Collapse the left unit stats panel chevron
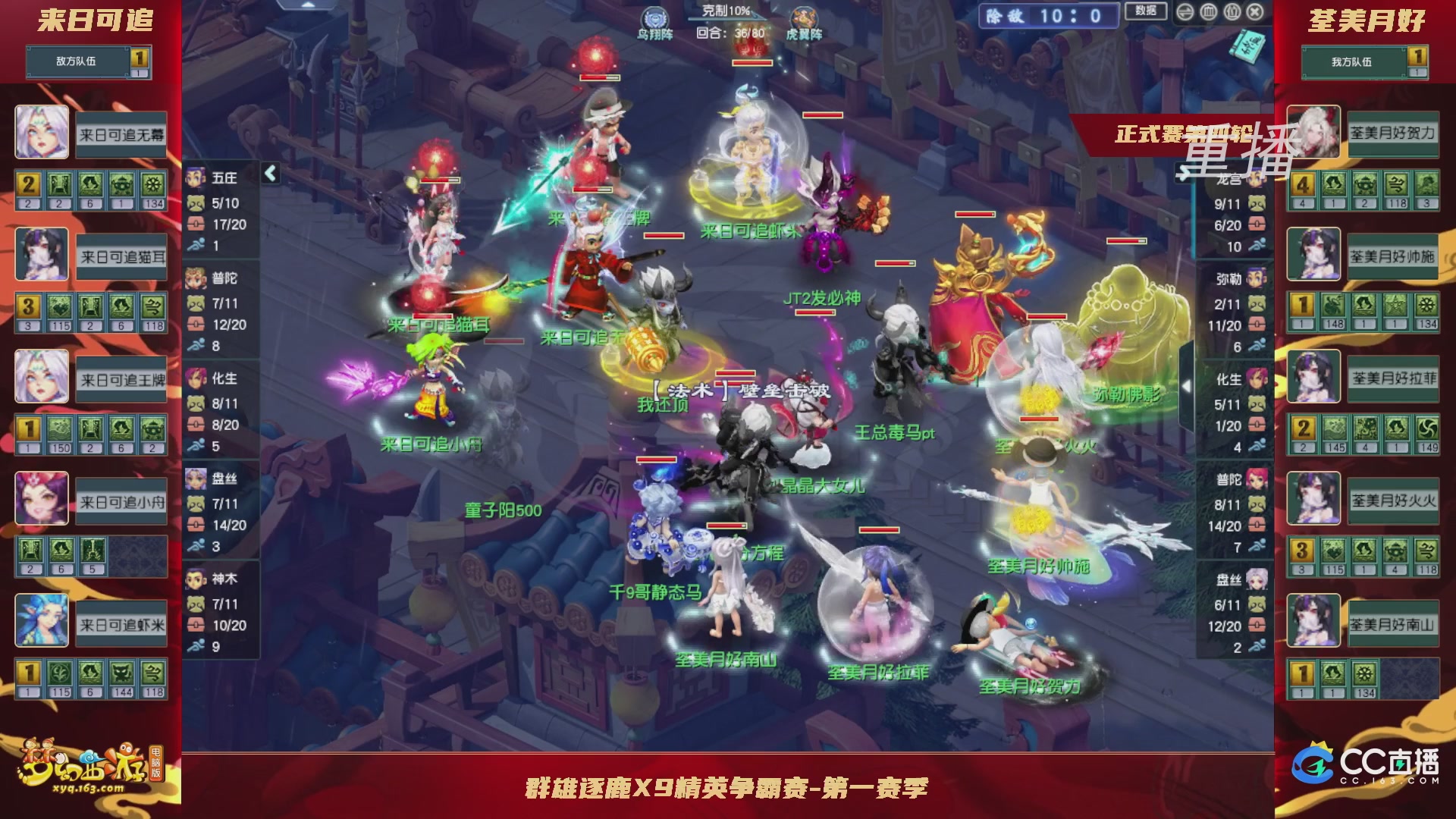 269,173
